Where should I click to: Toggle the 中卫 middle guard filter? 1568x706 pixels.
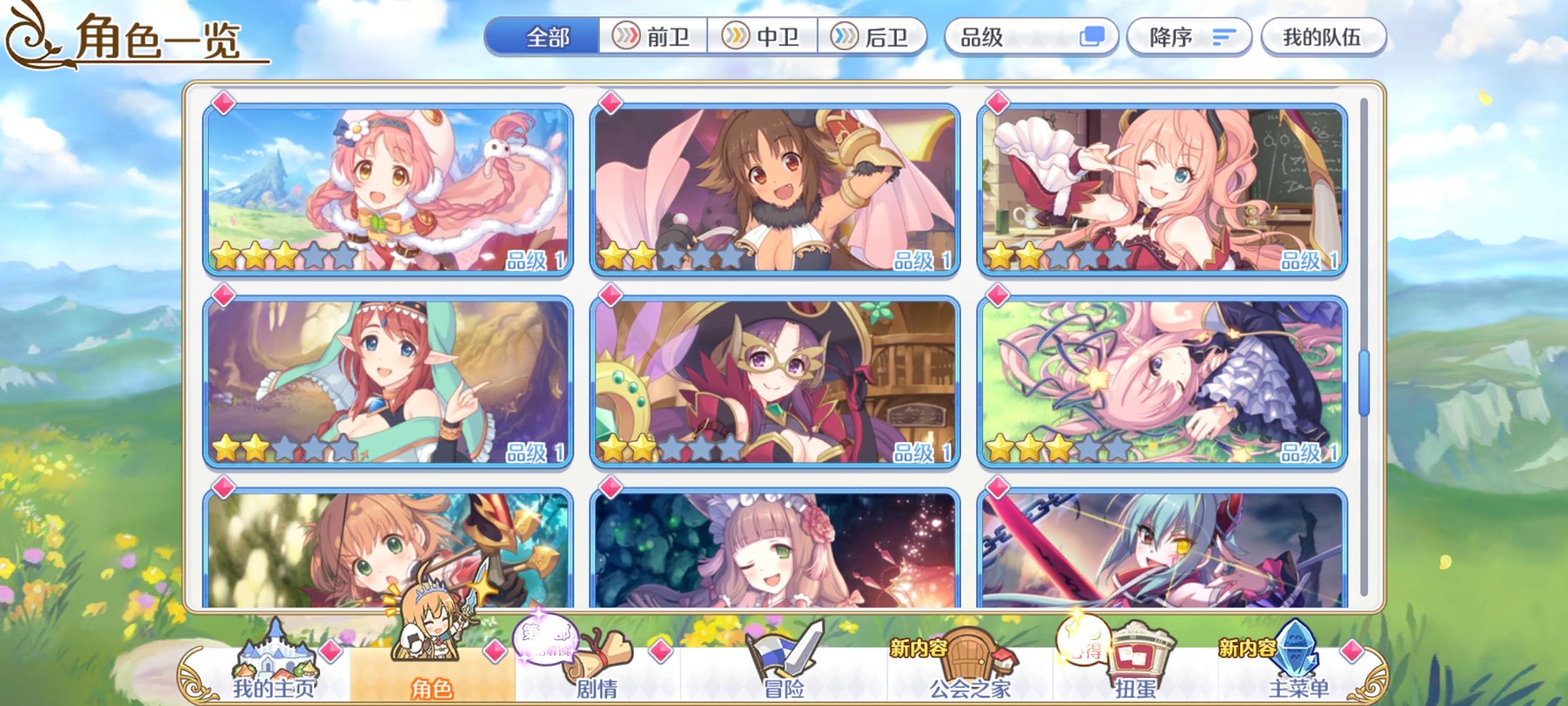point(763,37)
